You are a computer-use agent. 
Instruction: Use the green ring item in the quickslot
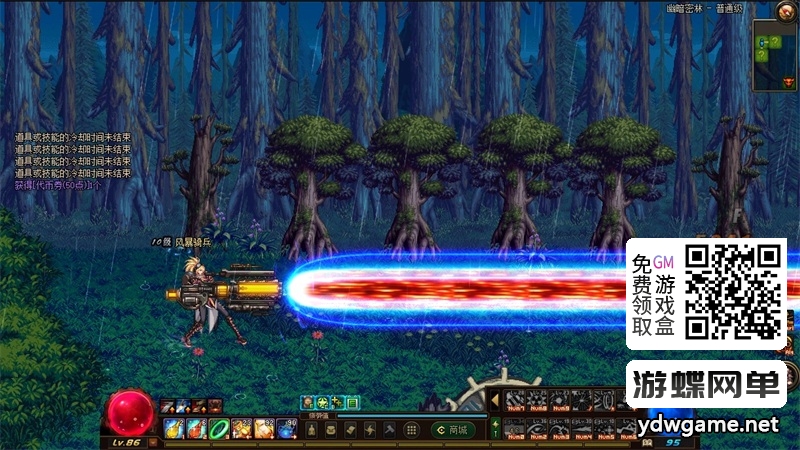pyautogui.click(x=218, y=429)
